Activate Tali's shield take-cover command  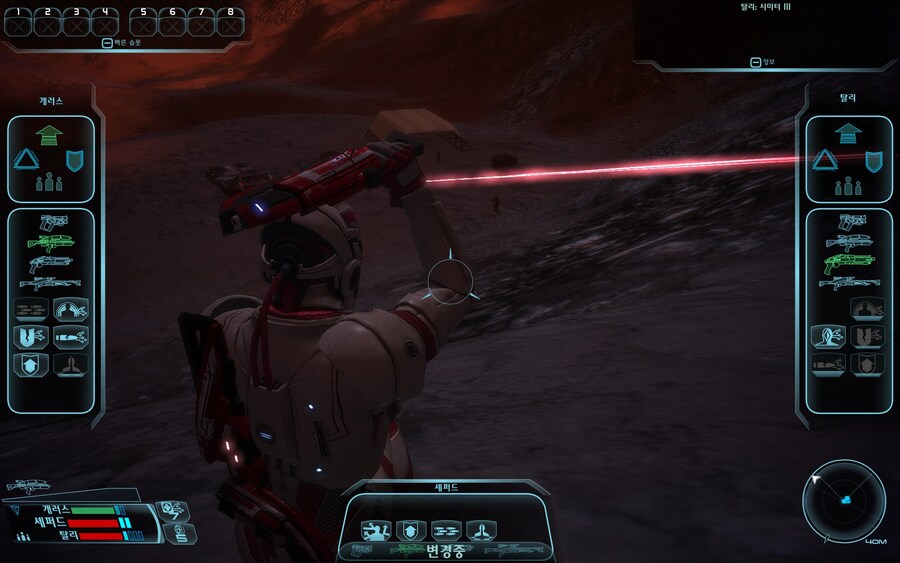coord(873,159)
